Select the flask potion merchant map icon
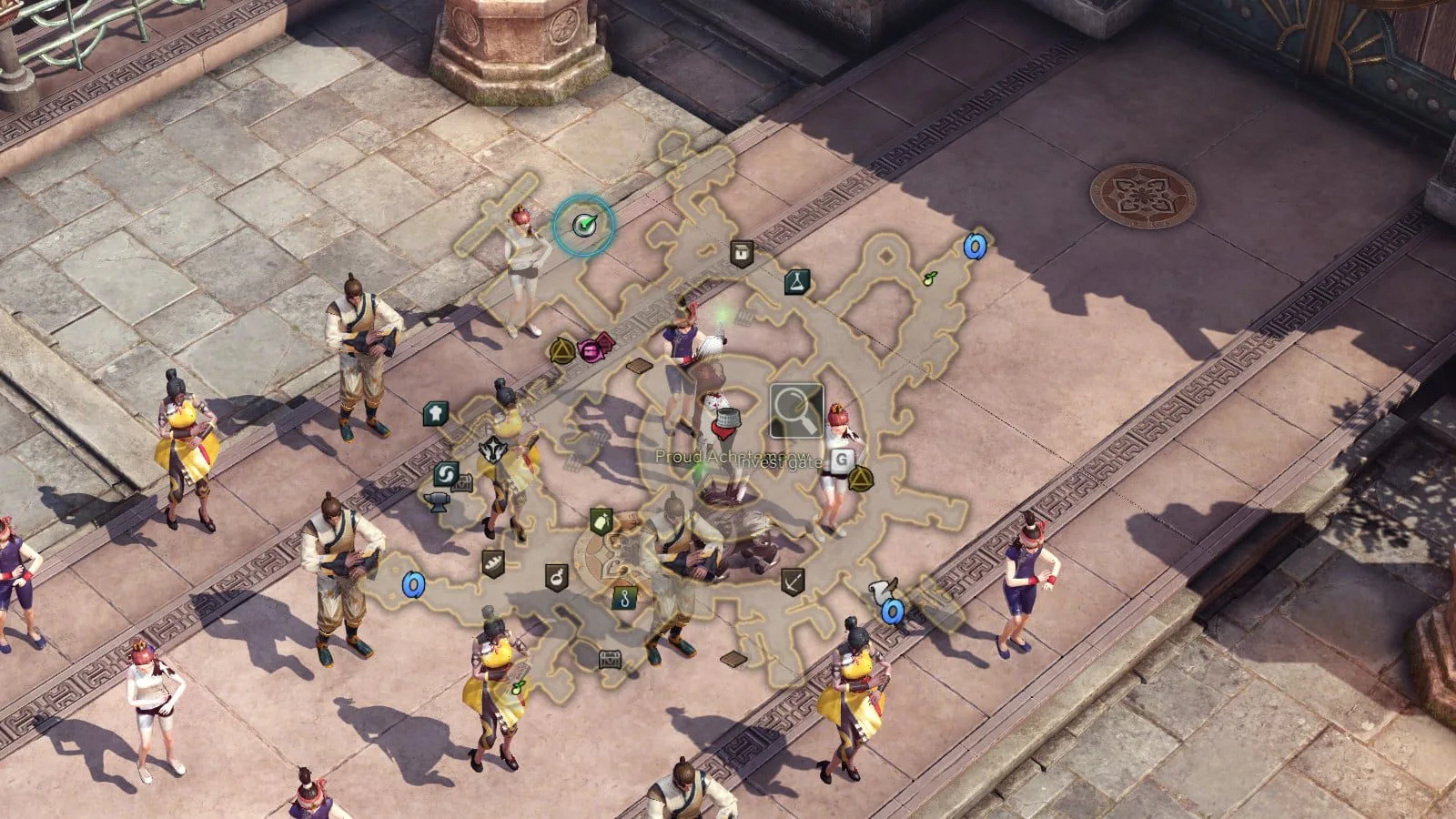The width and height of the screenshot is (1456, 819). (x=797, y=281)
